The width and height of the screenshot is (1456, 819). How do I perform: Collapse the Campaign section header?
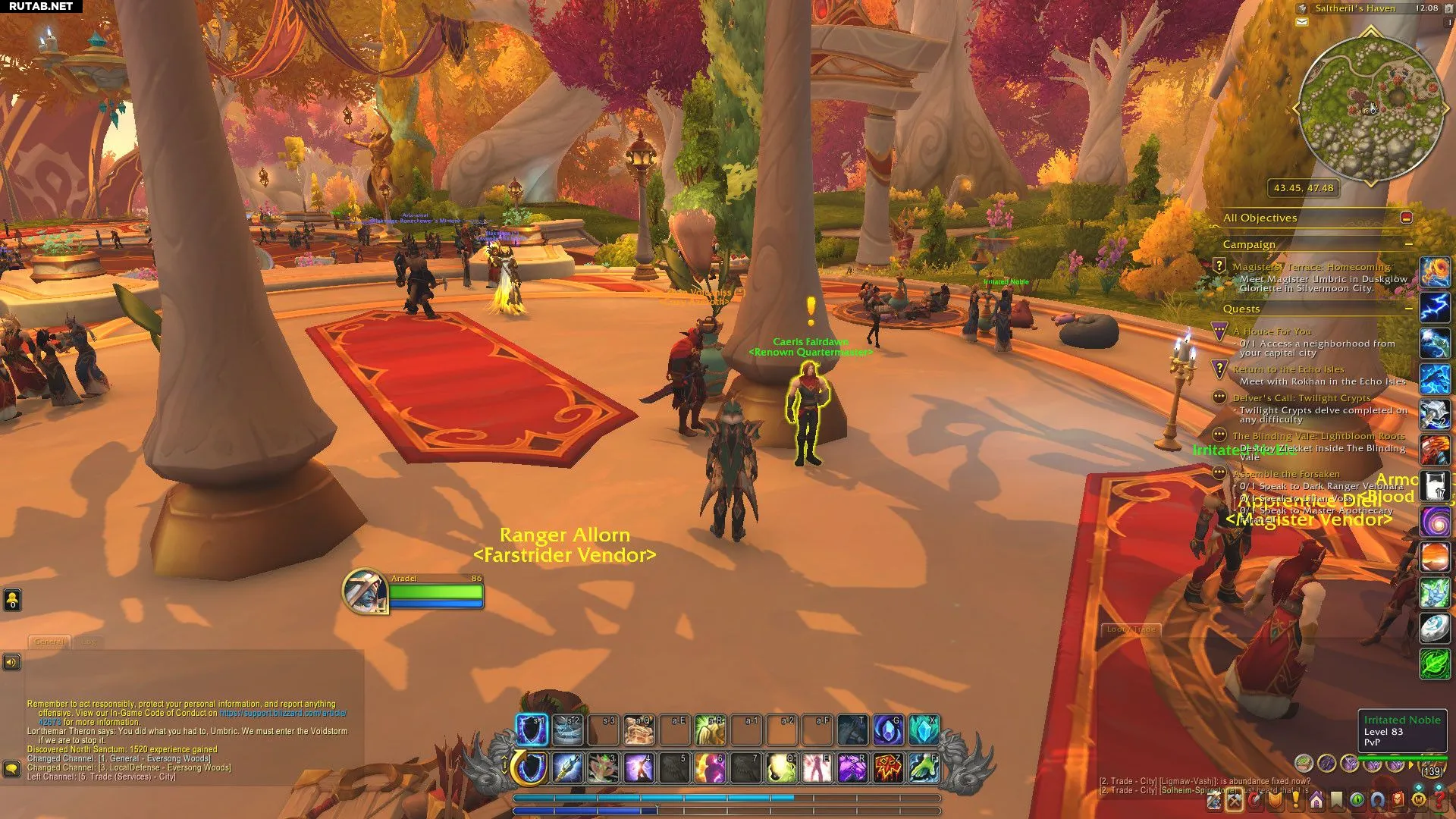tap(1408, 244)
